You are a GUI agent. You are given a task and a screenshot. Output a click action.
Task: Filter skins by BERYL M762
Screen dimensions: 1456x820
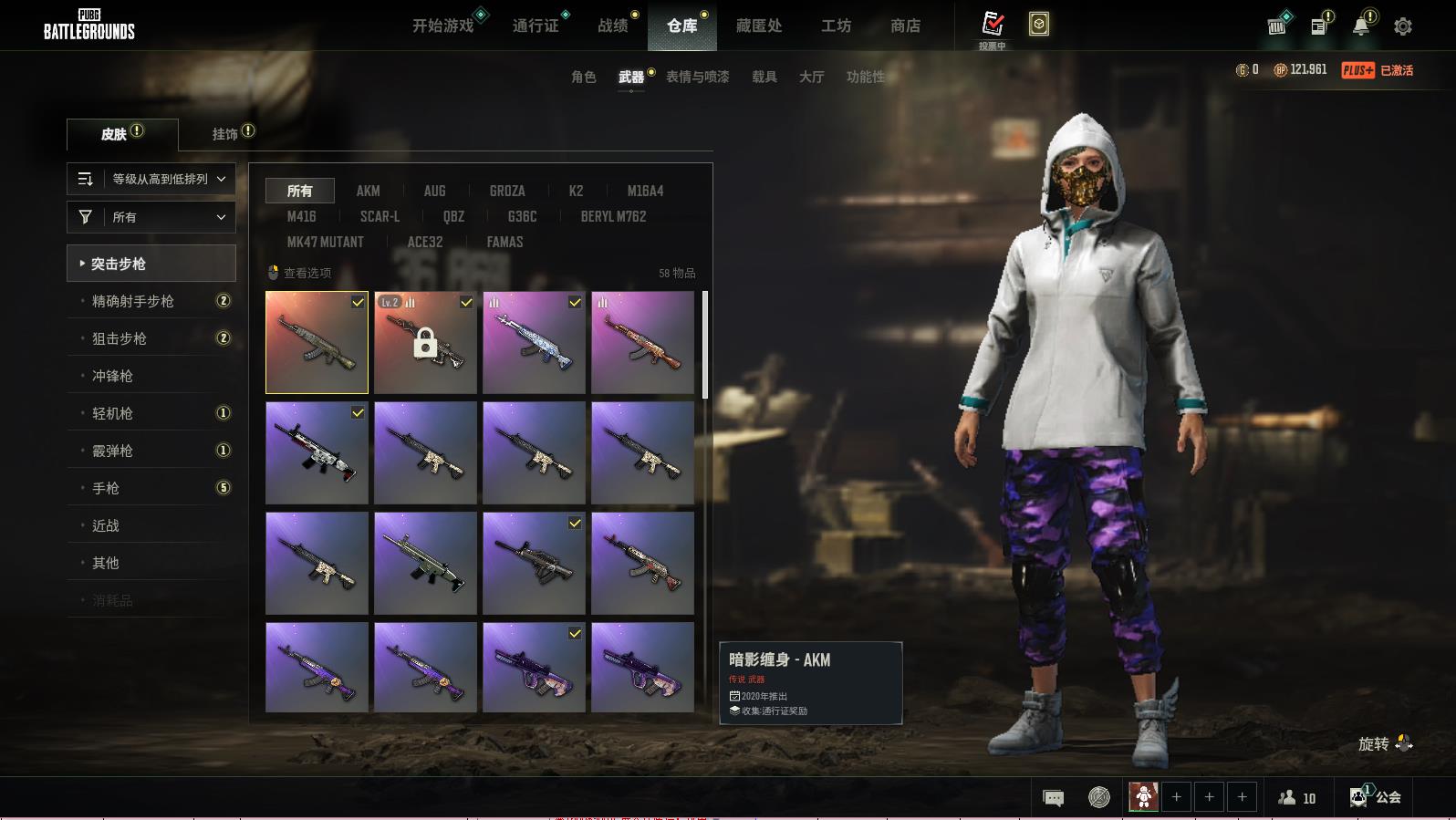pos(613,216)
